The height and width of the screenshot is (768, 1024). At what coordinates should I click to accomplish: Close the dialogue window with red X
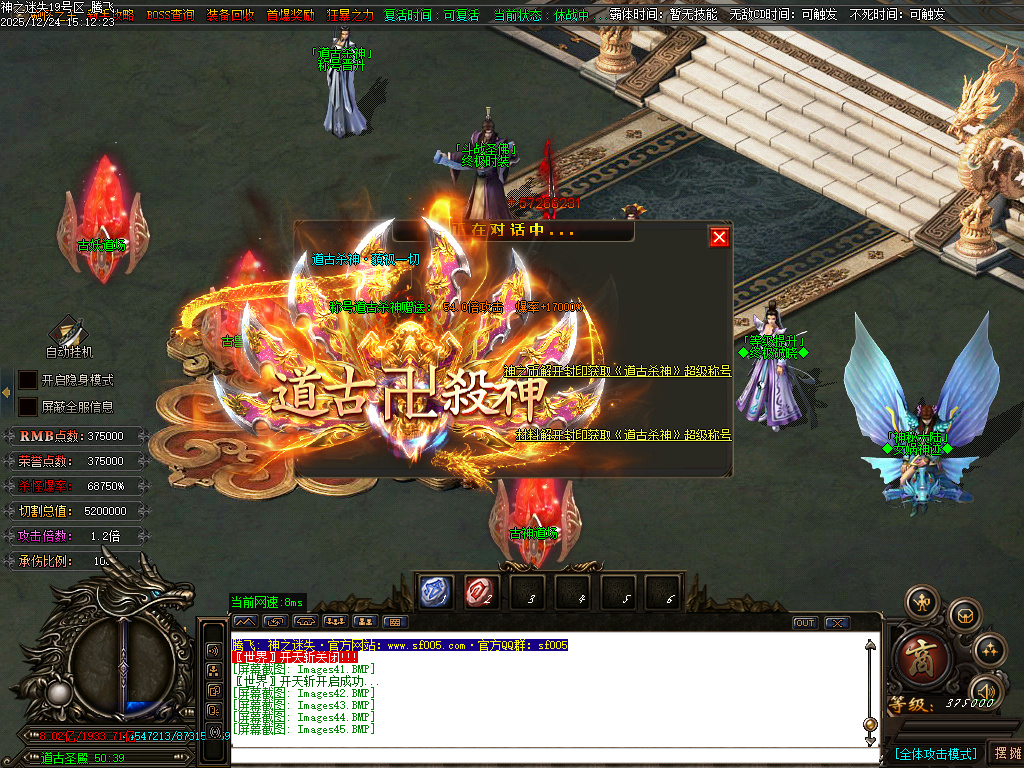coord(719,237)
